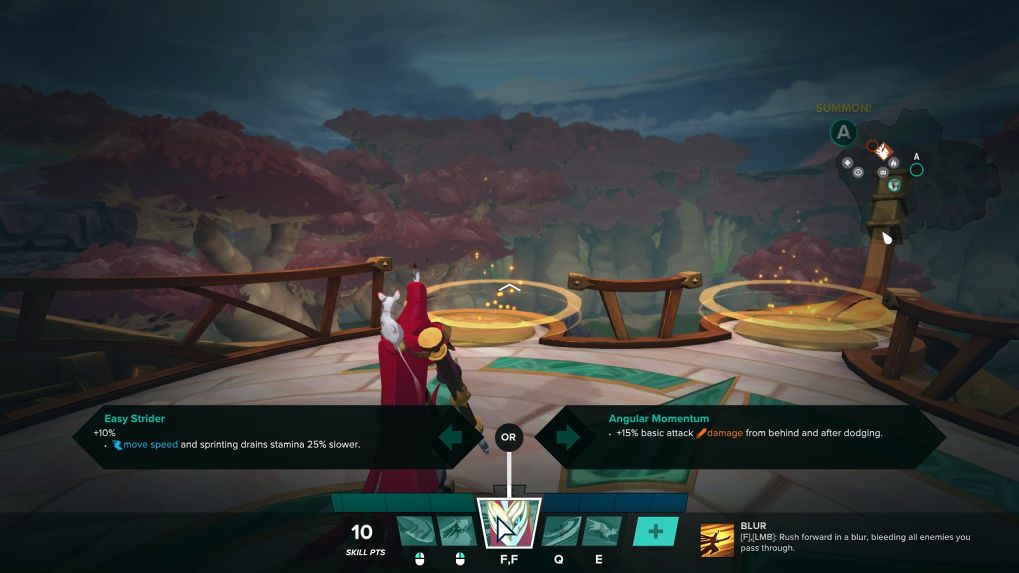Click the Summon point A marker
This screenshot has width=1019, height=573.
pos(844,131)
